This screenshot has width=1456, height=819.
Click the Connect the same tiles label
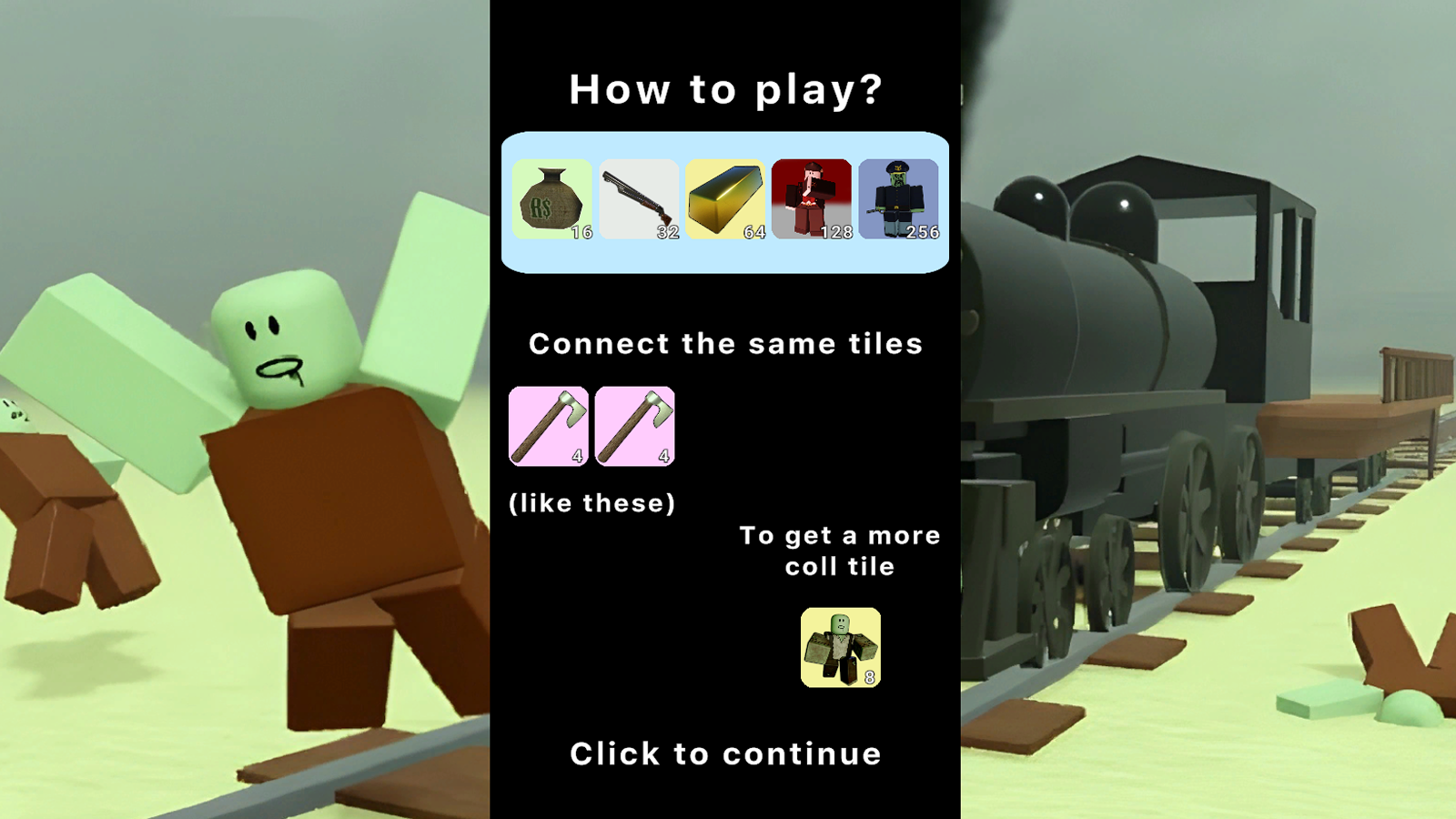click(x=726, y=343)
